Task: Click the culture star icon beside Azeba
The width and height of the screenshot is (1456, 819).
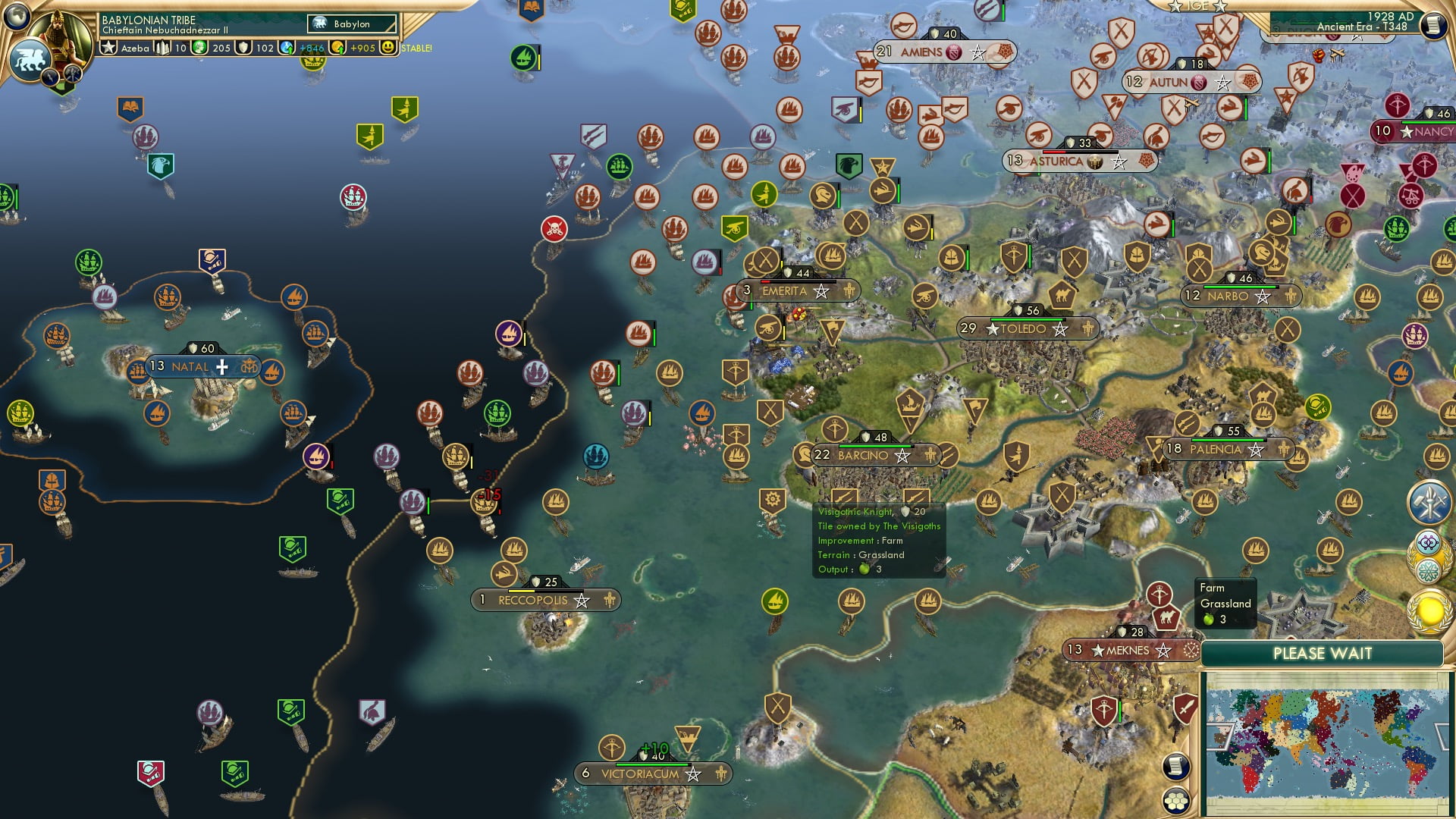Action: click(109, 47)
